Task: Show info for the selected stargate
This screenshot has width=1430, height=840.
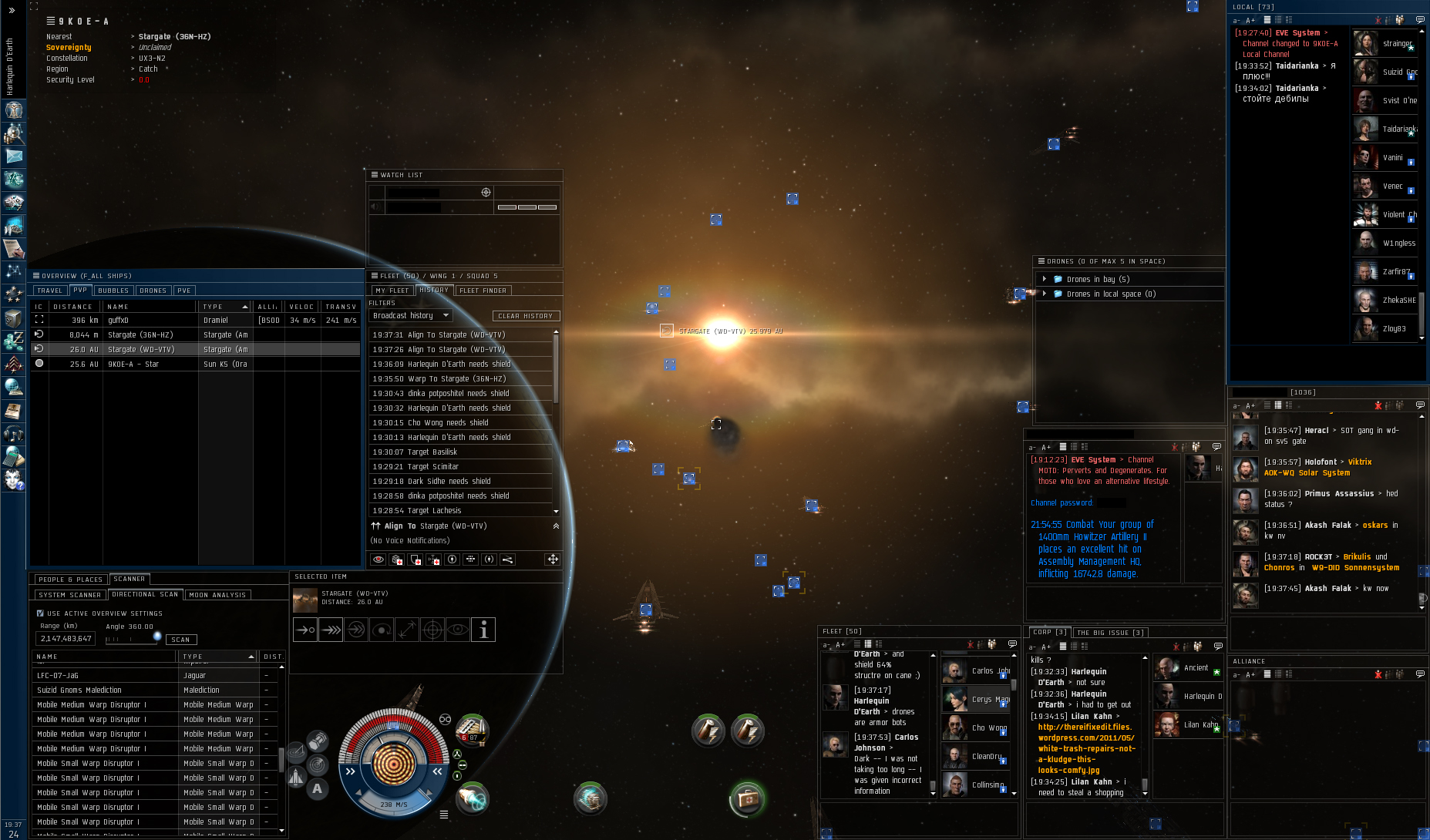Action: (483, 630)
